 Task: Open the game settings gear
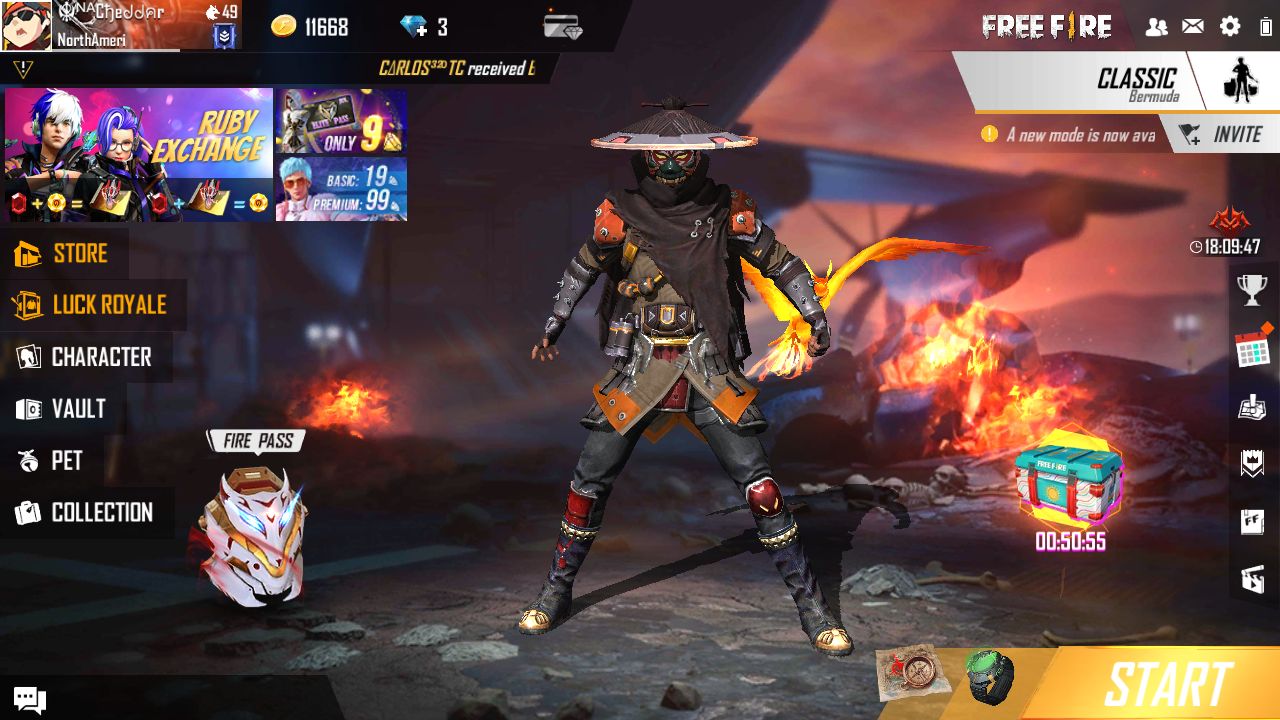[x=1228, y=27]
